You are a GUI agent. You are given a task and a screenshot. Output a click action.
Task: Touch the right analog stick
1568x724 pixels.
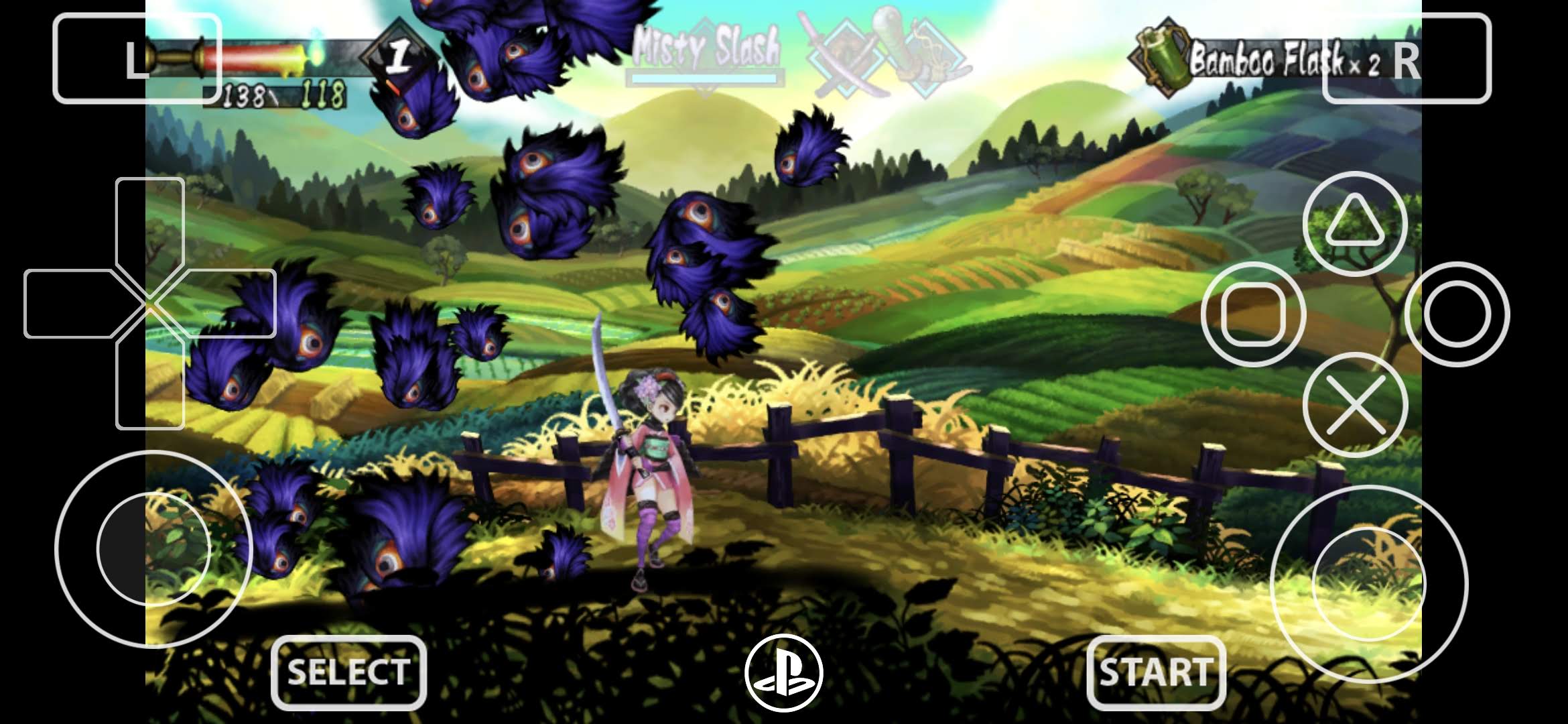1368,583
